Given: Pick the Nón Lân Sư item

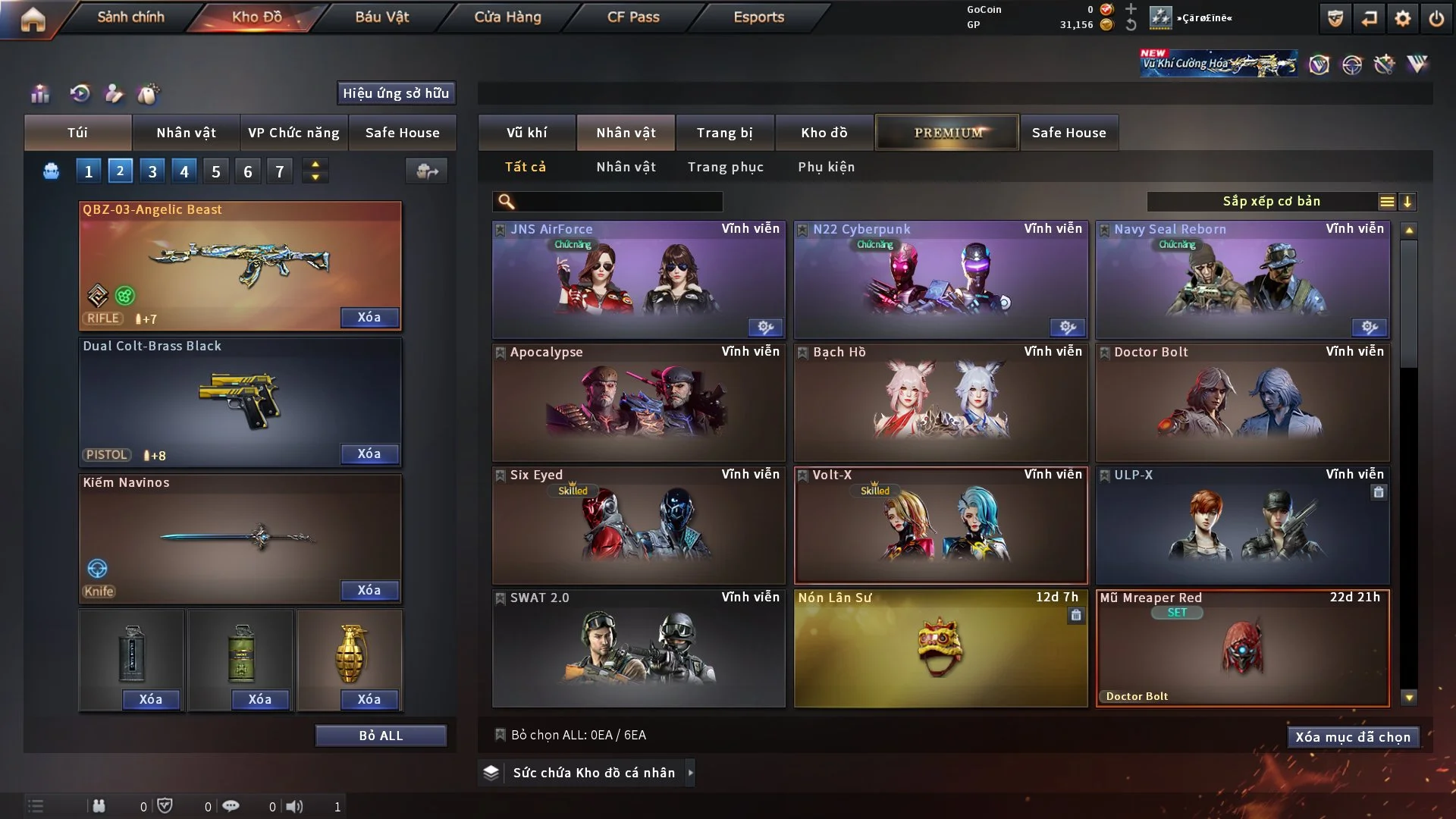Looking at the screenshot, I should pyautogui.click(x=940, y=648).
